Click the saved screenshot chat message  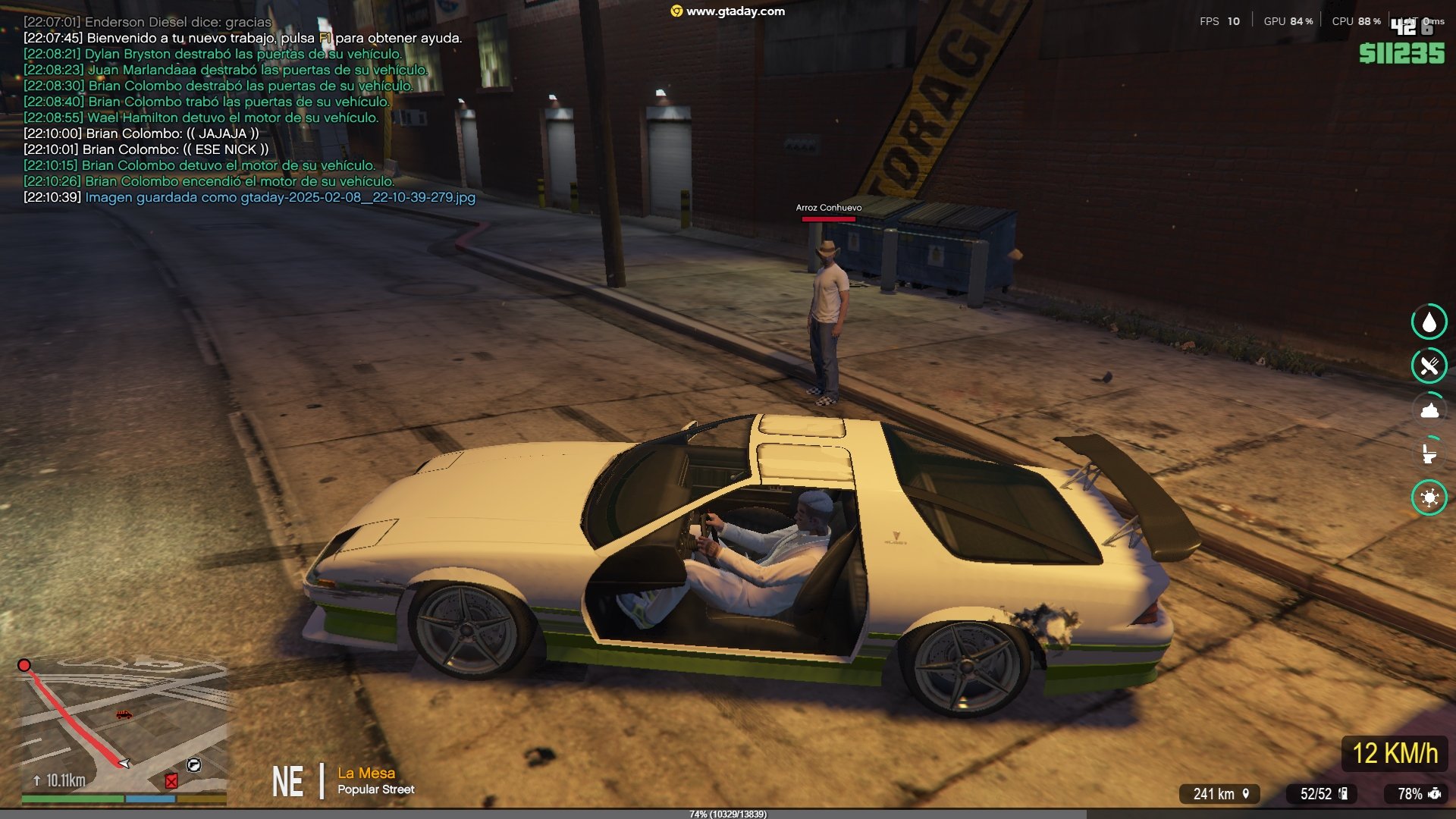(280, 197)
